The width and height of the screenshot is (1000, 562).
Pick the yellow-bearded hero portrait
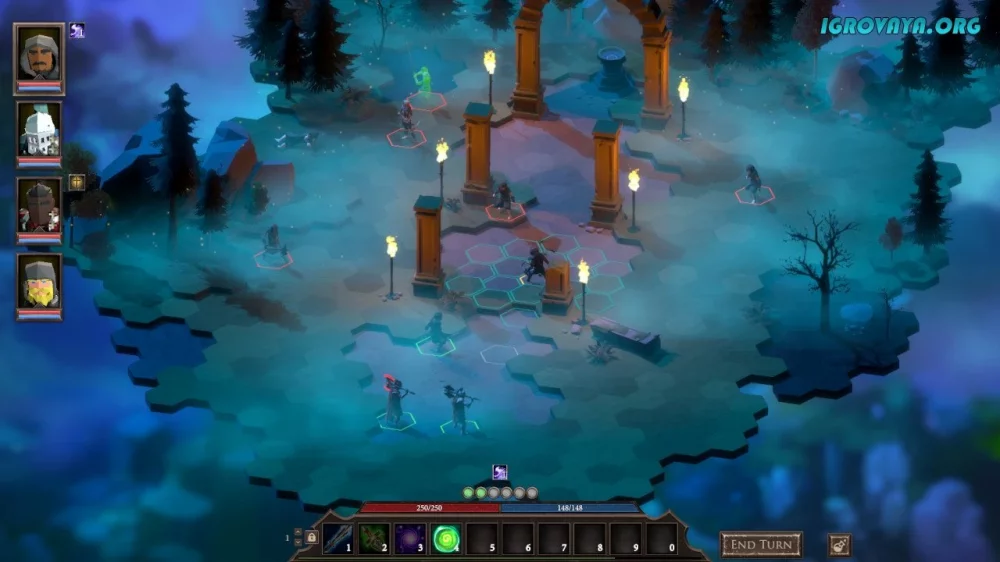click(x=39, y=283)
